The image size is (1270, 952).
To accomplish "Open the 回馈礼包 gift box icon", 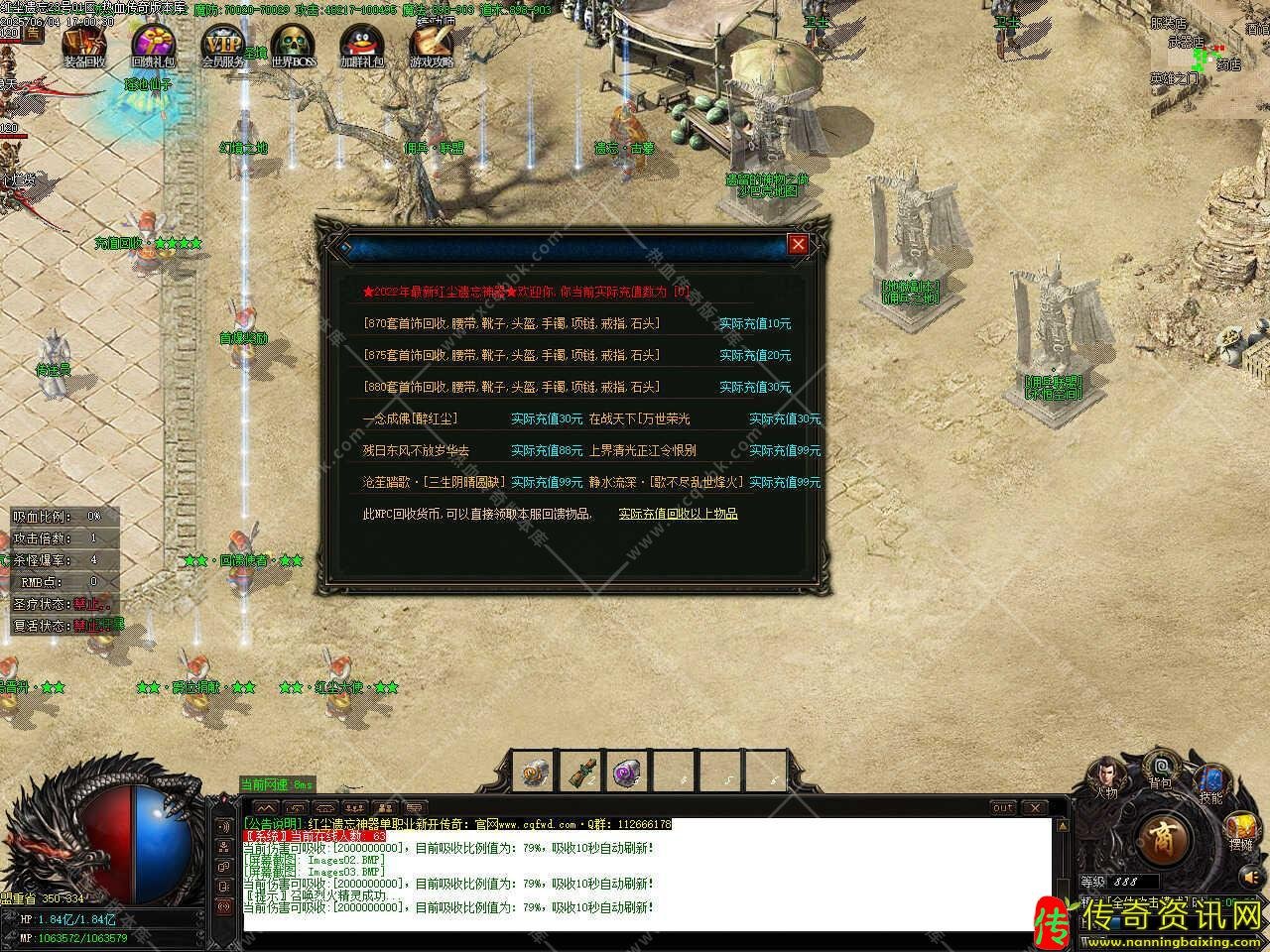I will click(153, 44).
